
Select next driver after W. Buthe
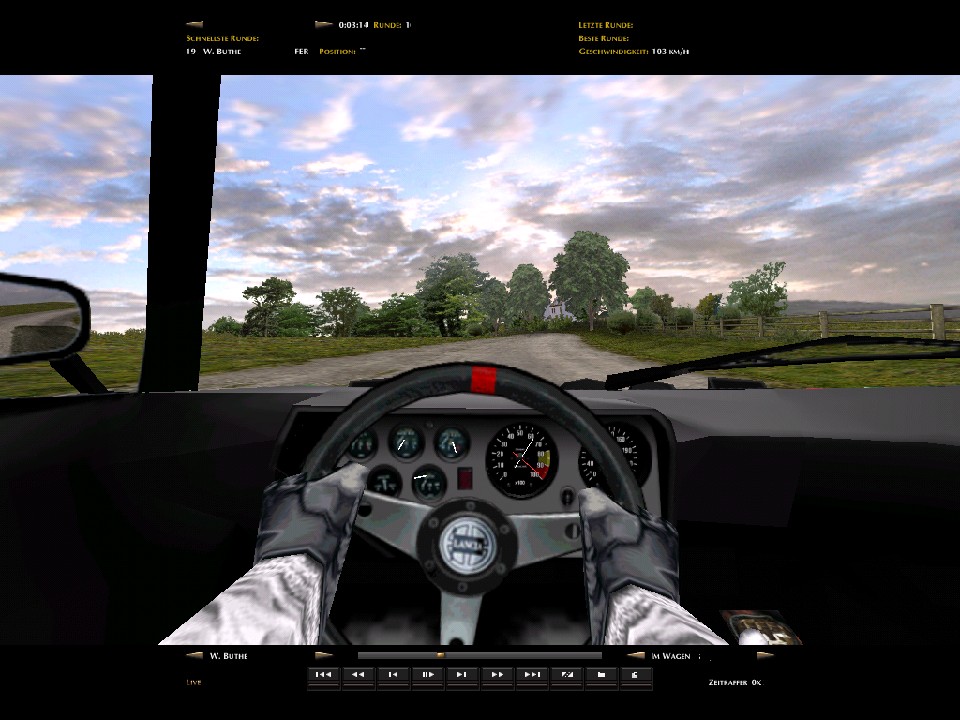point(324,656)
